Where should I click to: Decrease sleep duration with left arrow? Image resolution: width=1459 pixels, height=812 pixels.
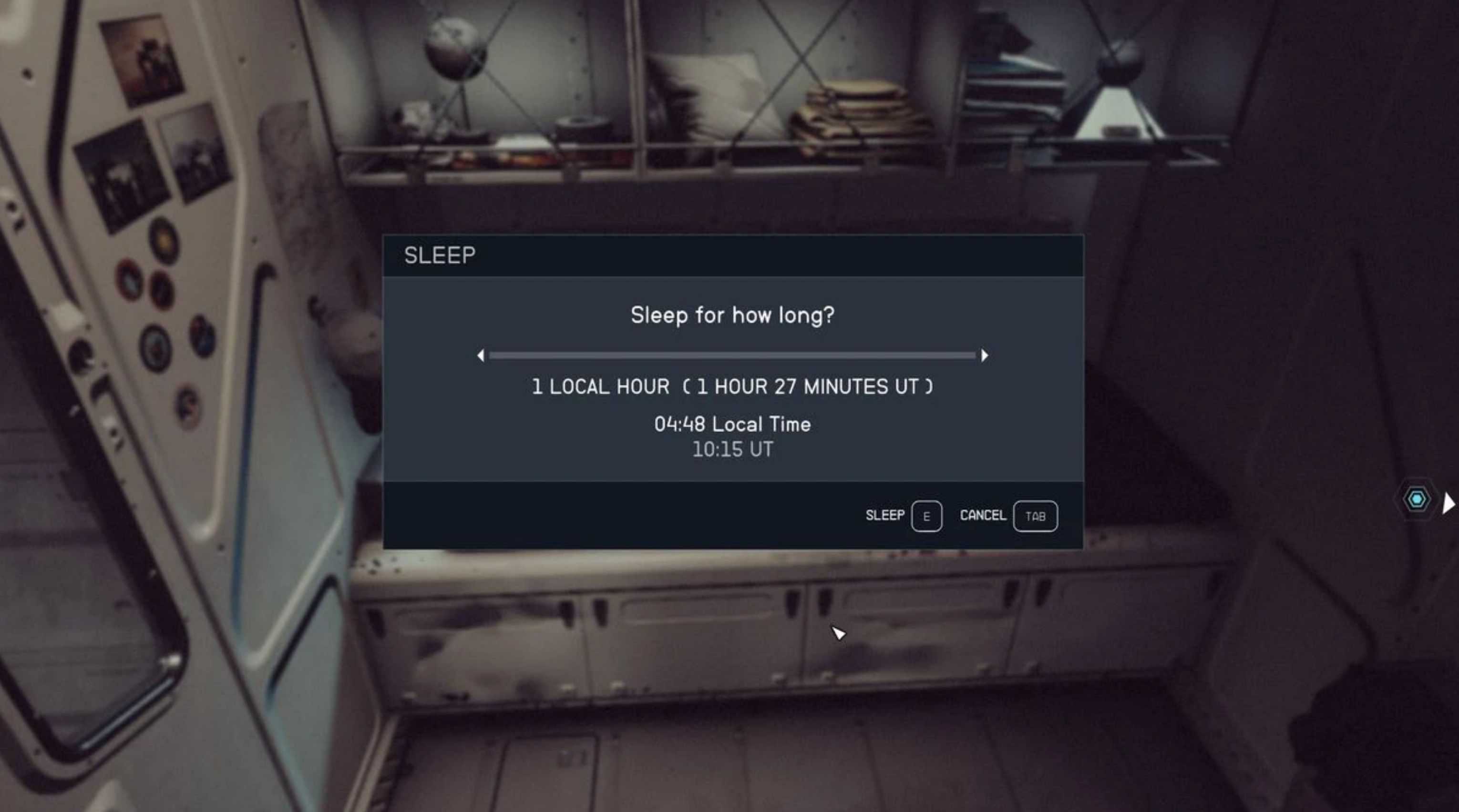pyautogui.click(x=481, y=355)
